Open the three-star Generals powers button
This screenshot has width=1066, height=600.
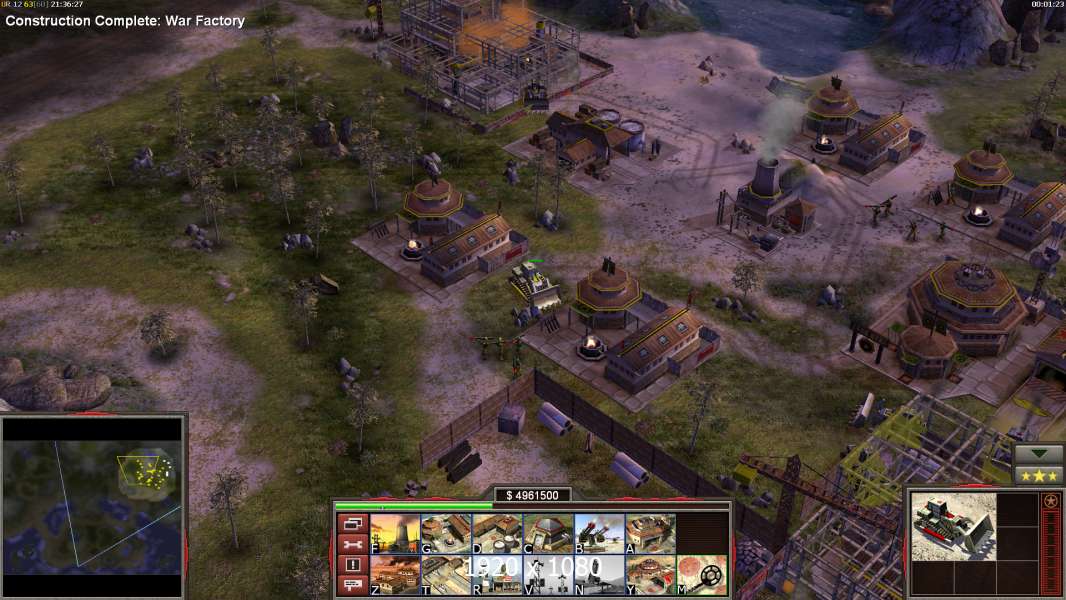pyautogui.click(x=1039, y=476)
